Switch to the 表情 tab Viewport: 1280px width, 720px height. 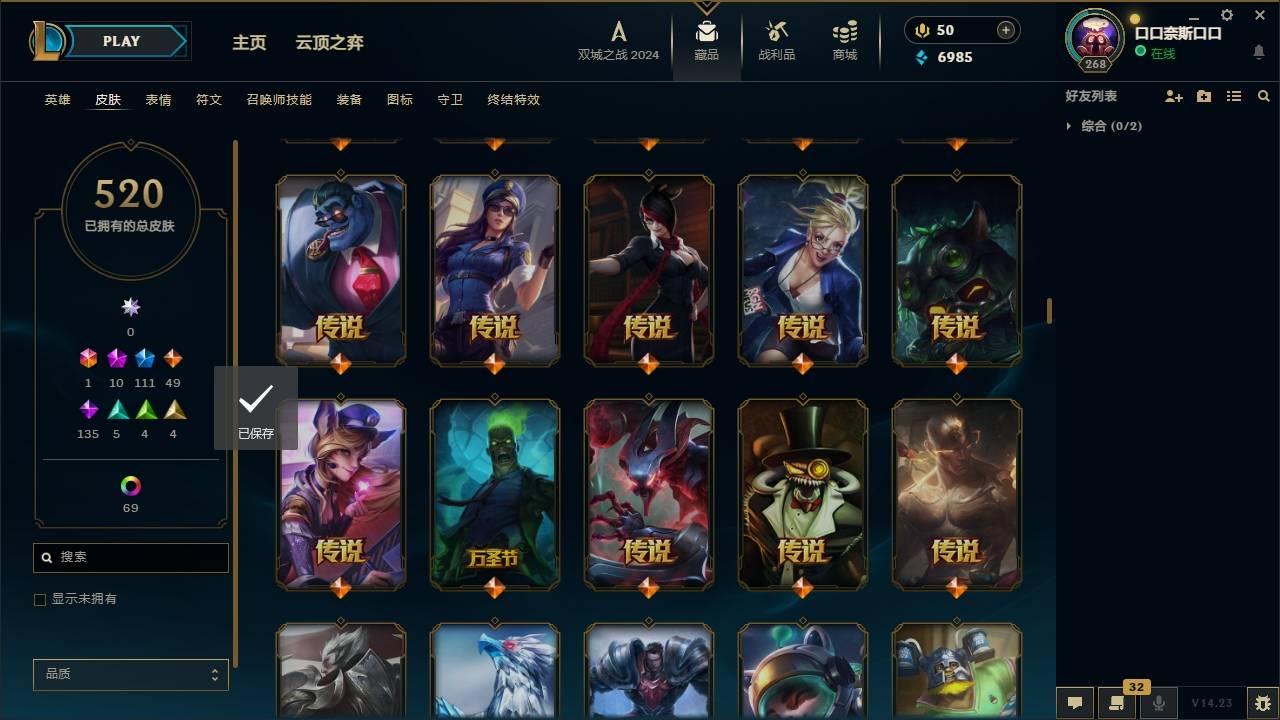(x=158, y=99)
